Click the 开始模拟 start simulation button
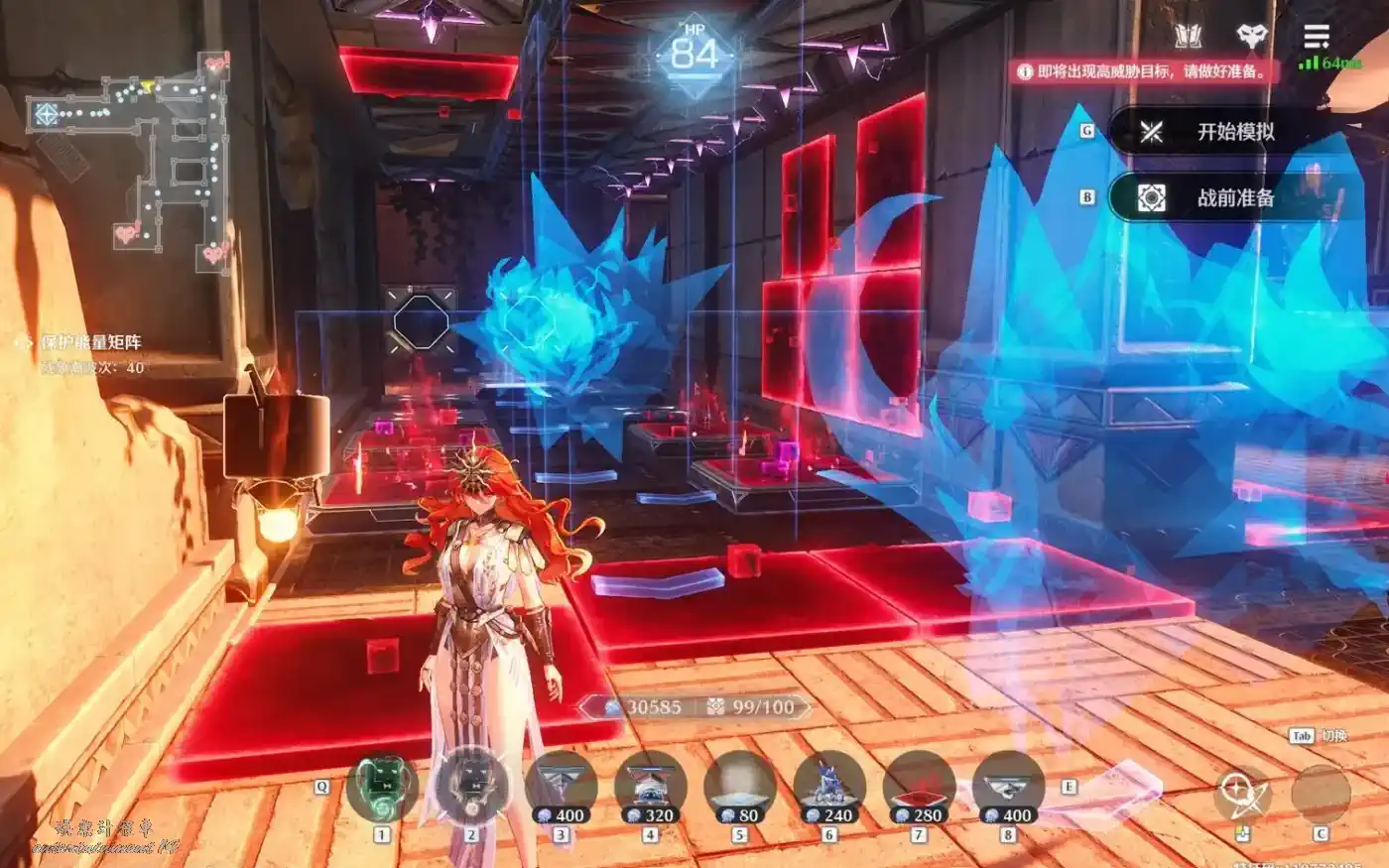Image resolution: width=1389 pixels, height=868 pixels. 1235,132
